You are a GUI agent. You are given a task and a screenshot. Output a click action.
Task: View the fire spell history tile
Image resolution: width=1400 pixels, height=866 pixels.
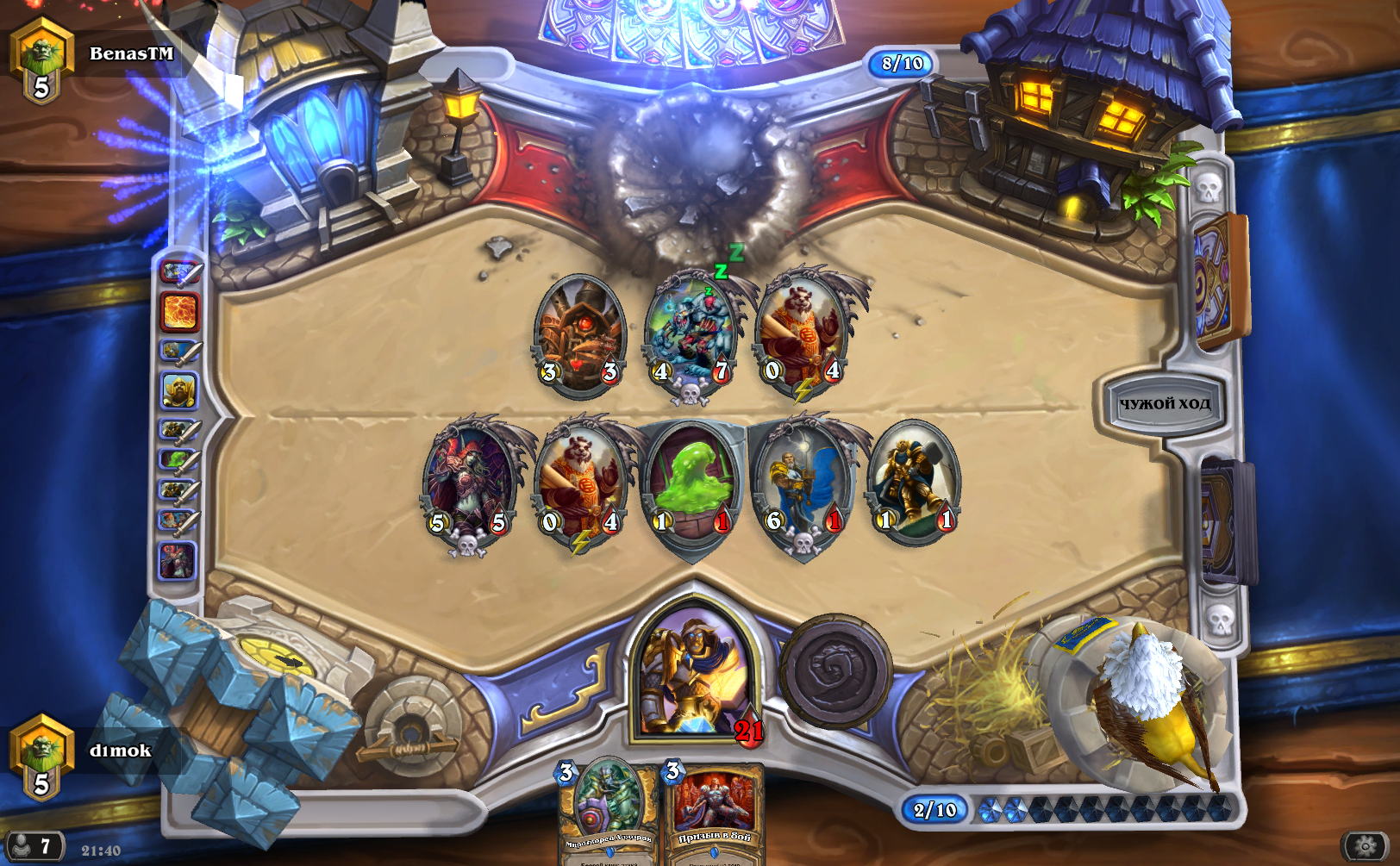point(179,311)
